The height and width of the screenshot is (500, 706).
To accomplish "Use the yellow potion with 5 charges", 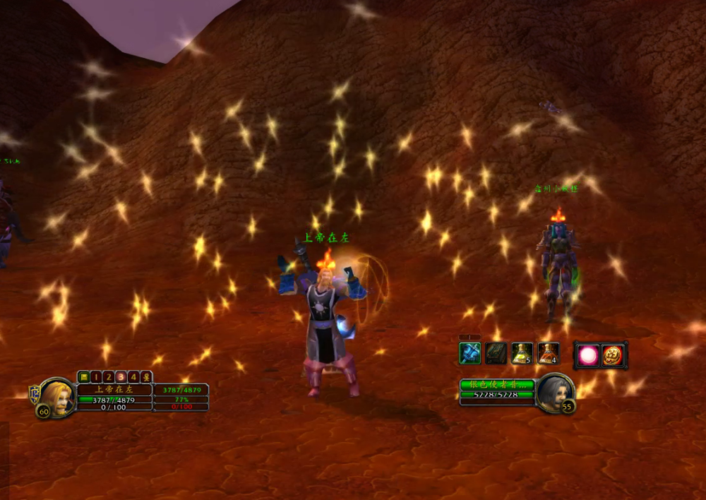I will click(x=522, y=353).
